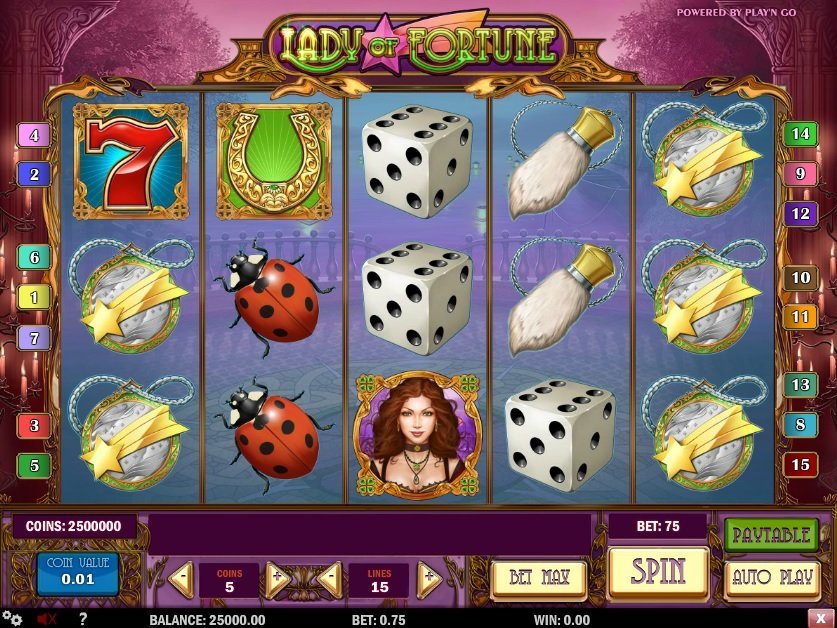Spin the reels
The image size is (837, 628).
coord(657,571)
